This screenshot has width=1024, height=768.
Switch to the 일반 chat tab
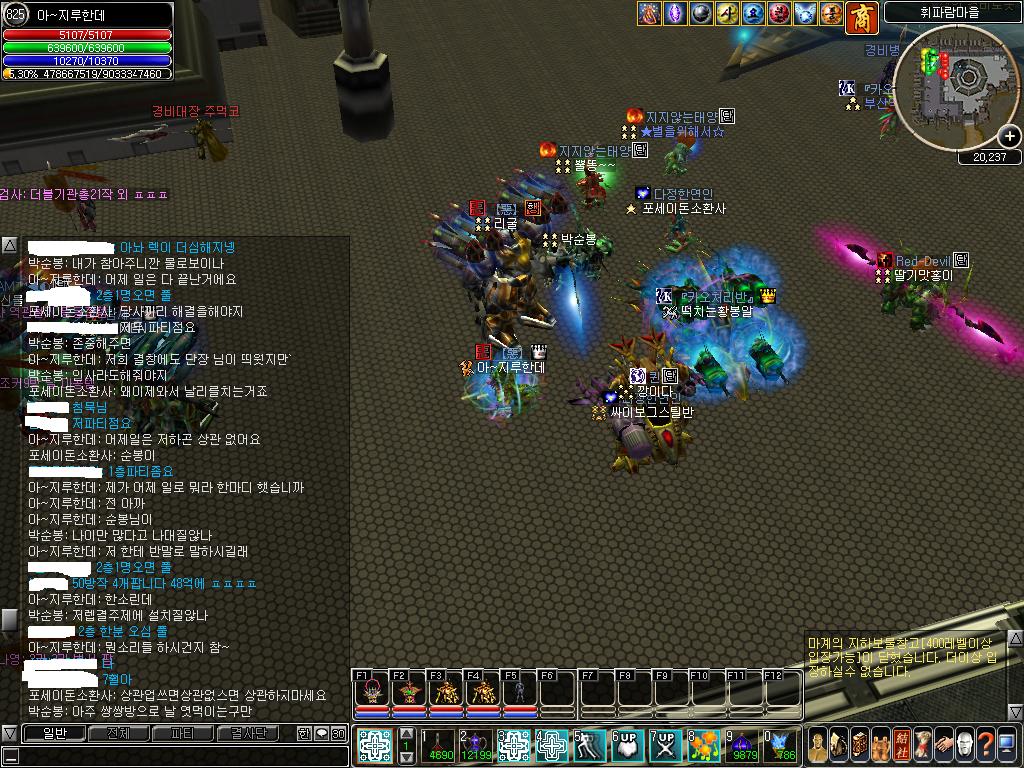point(53,733)
